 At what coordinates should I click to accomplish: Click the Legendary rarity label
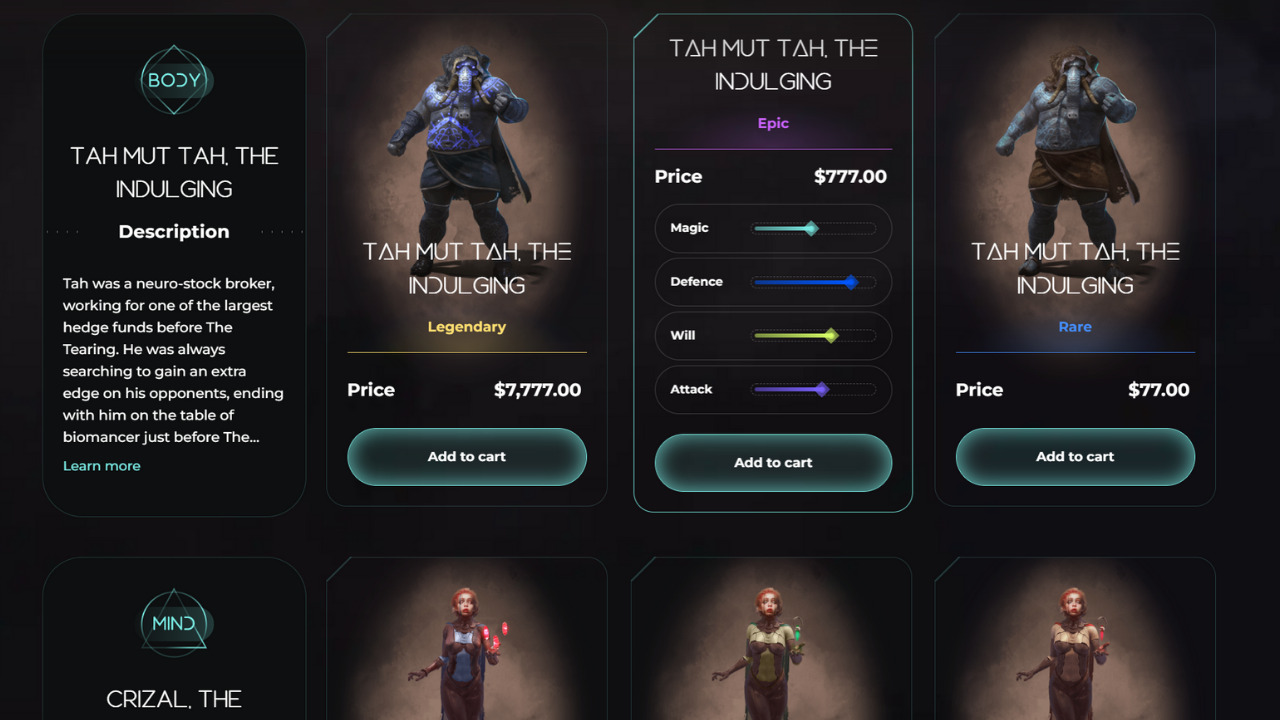466,326
